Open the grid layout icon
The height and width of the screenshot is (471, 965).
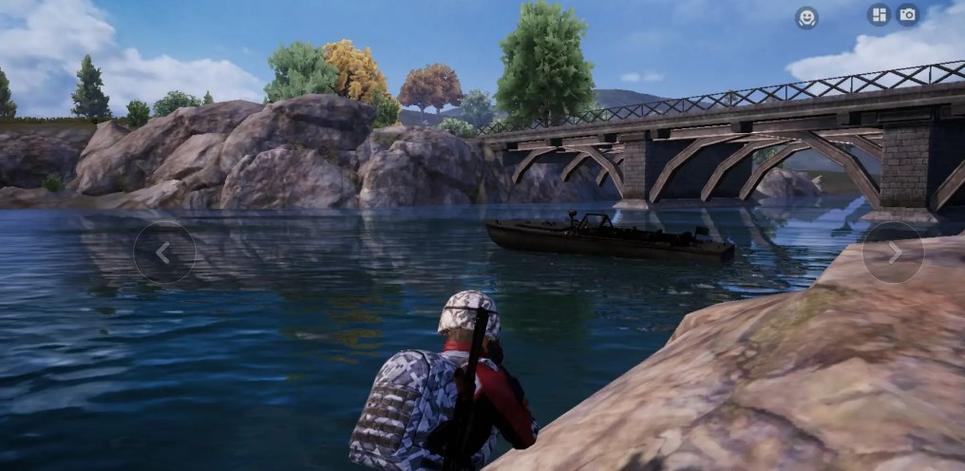point(878,15)
